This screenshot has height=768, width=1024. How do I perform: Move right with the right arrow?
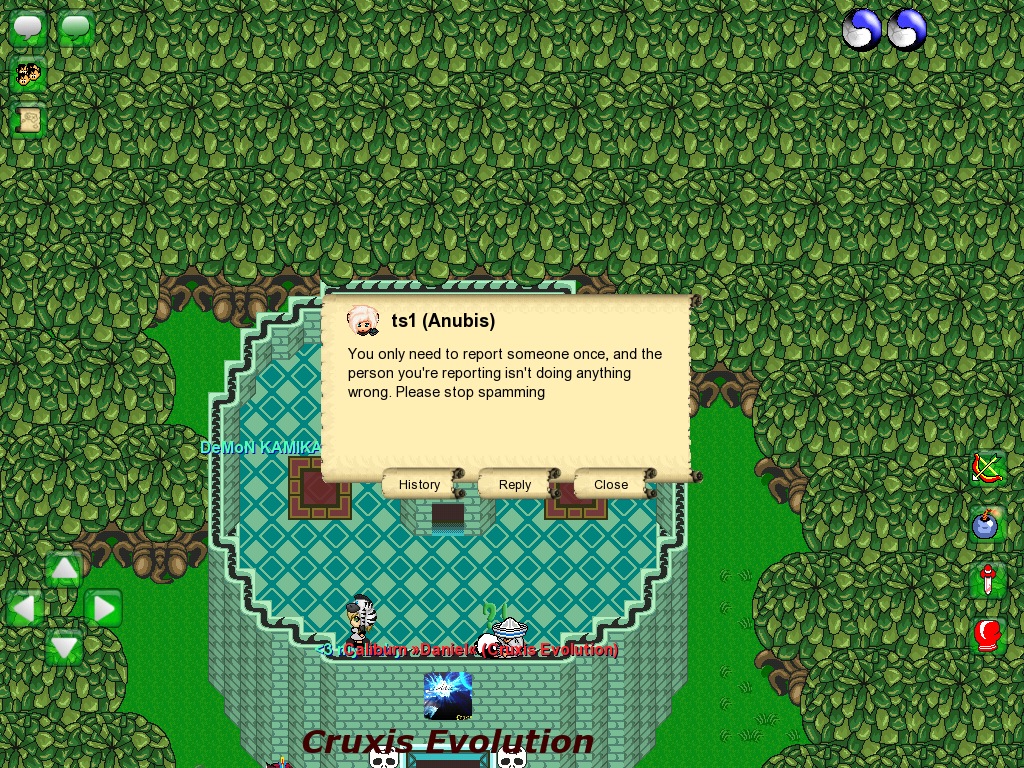(x=103, y=608)
